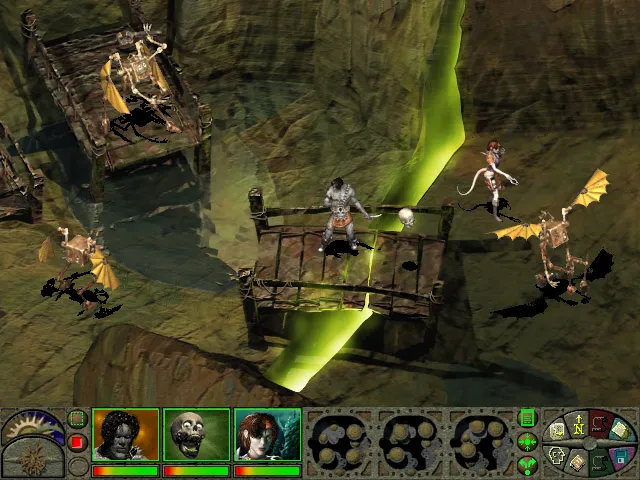Viewport: 640px width, 480px height.
Task: Click the green branching-arrows formation button
Action: (x=527, y=463)
